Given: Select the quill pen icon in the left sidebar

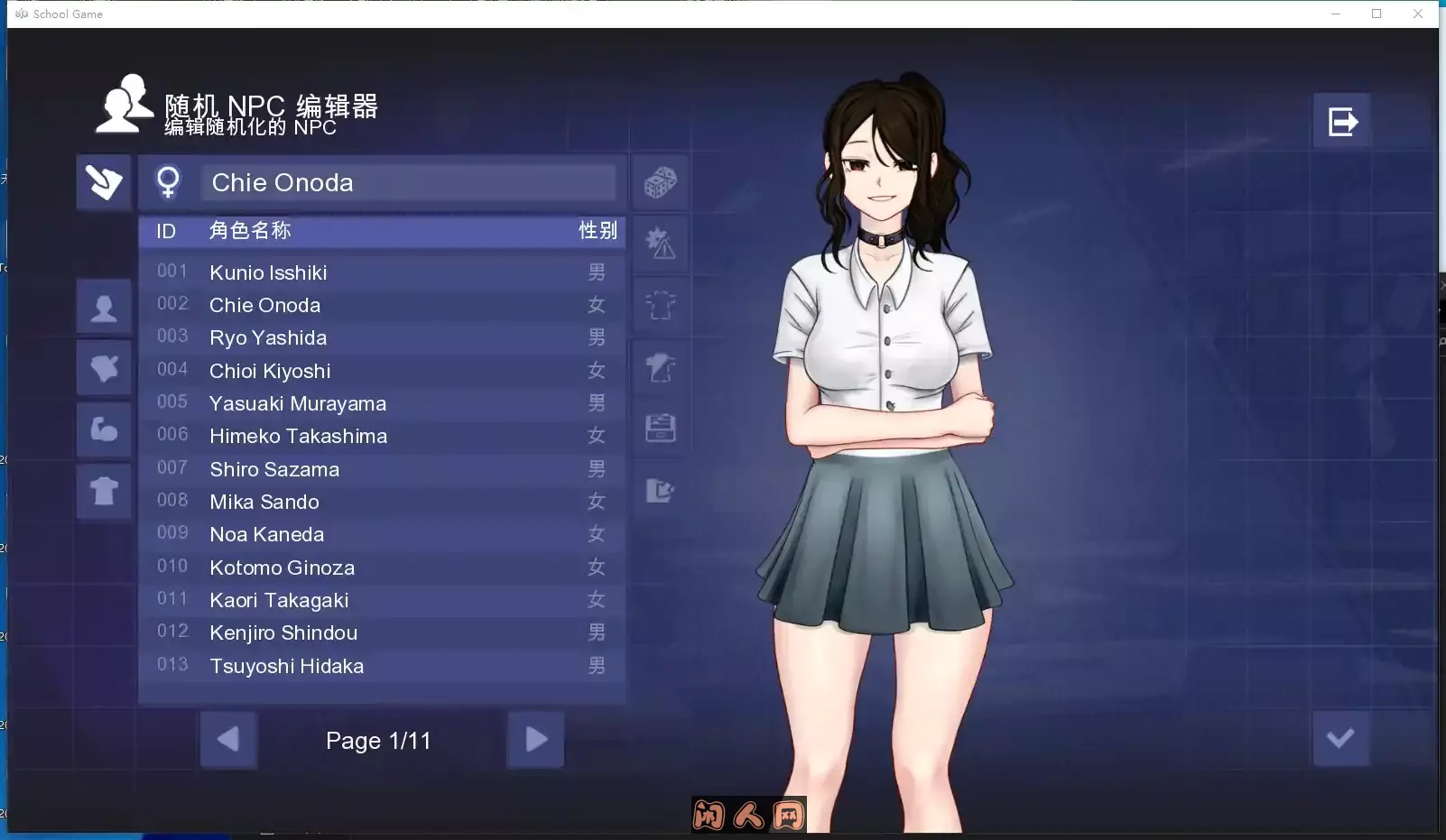Looking at the screenshot, I should [103, 182].
